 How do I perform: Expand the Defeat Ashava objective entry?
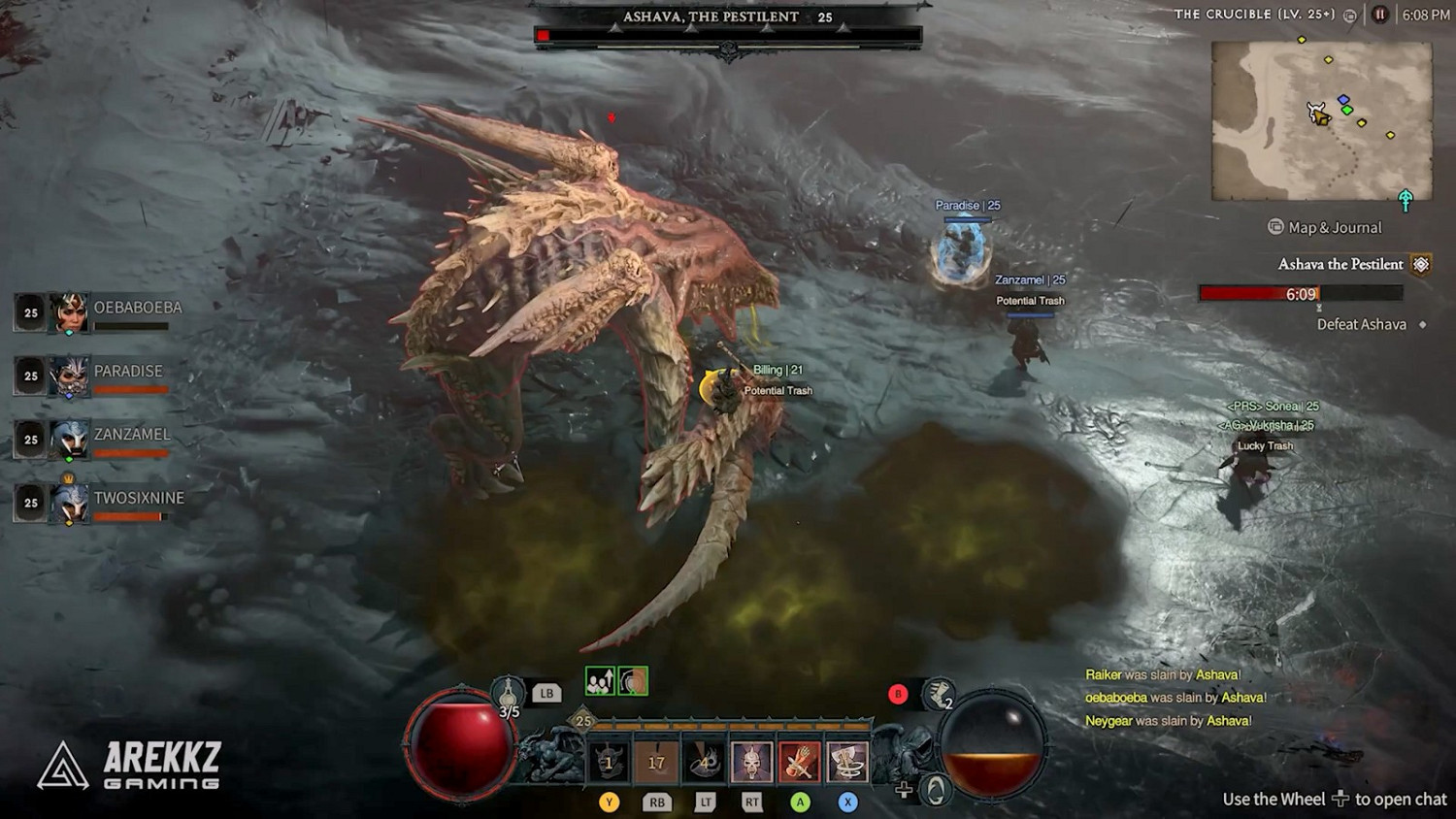1362,324
